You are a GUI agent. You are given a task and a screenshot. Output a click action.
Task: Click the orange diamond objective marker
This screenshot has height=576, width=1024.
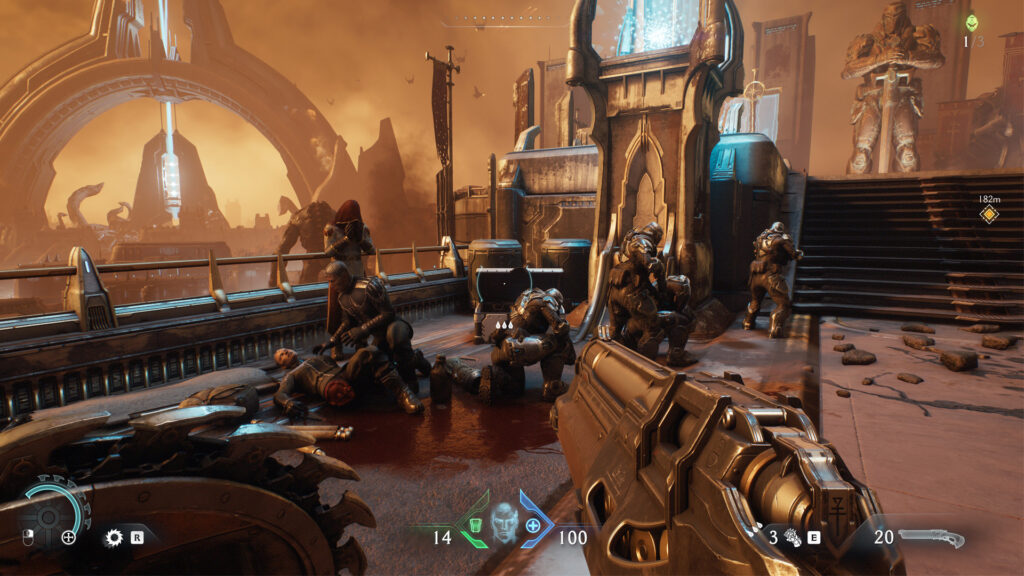click(989, 214)
